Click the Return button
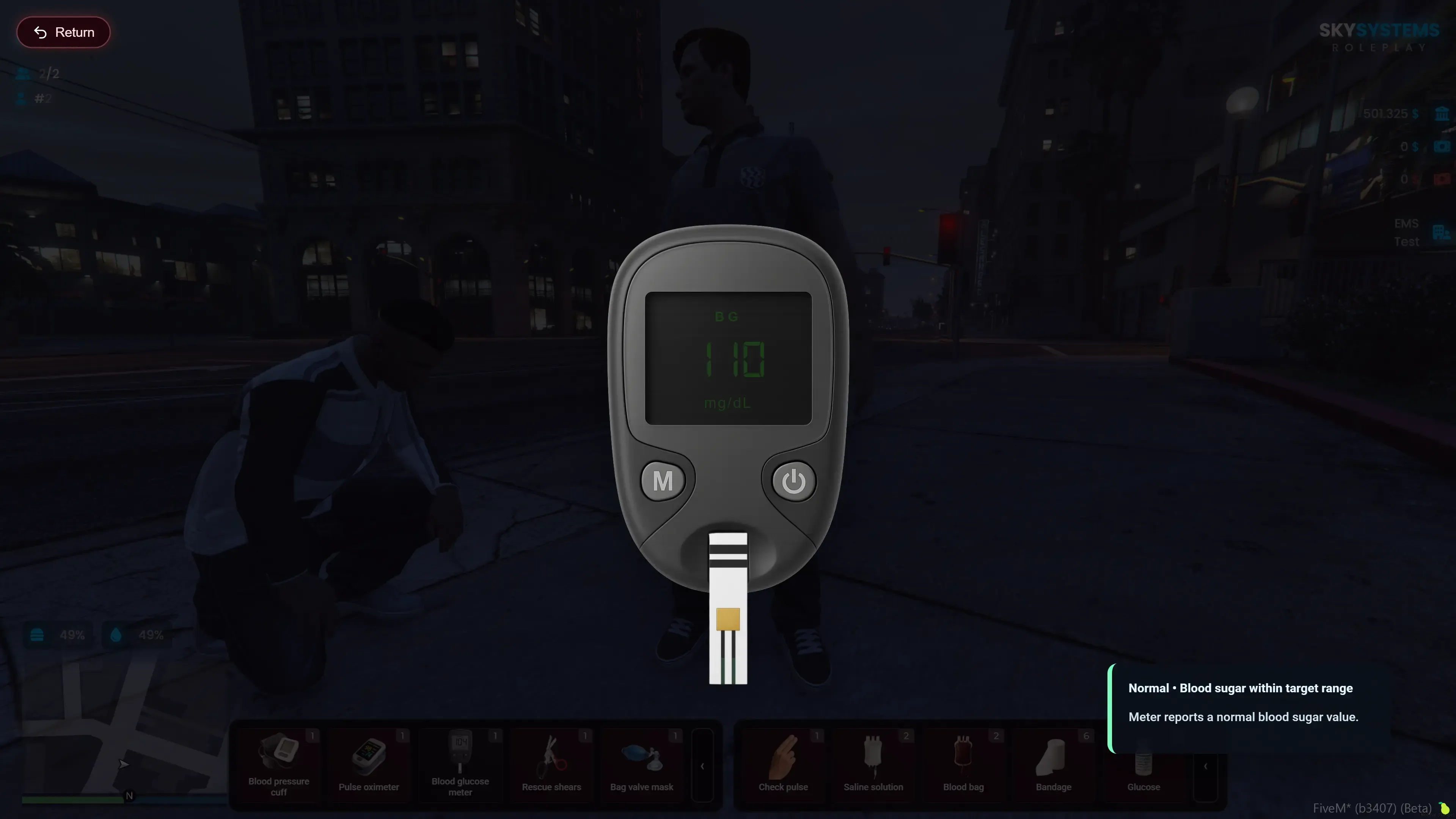The image size is (1456, 819). pyautogui.click(x=63, y=31)
